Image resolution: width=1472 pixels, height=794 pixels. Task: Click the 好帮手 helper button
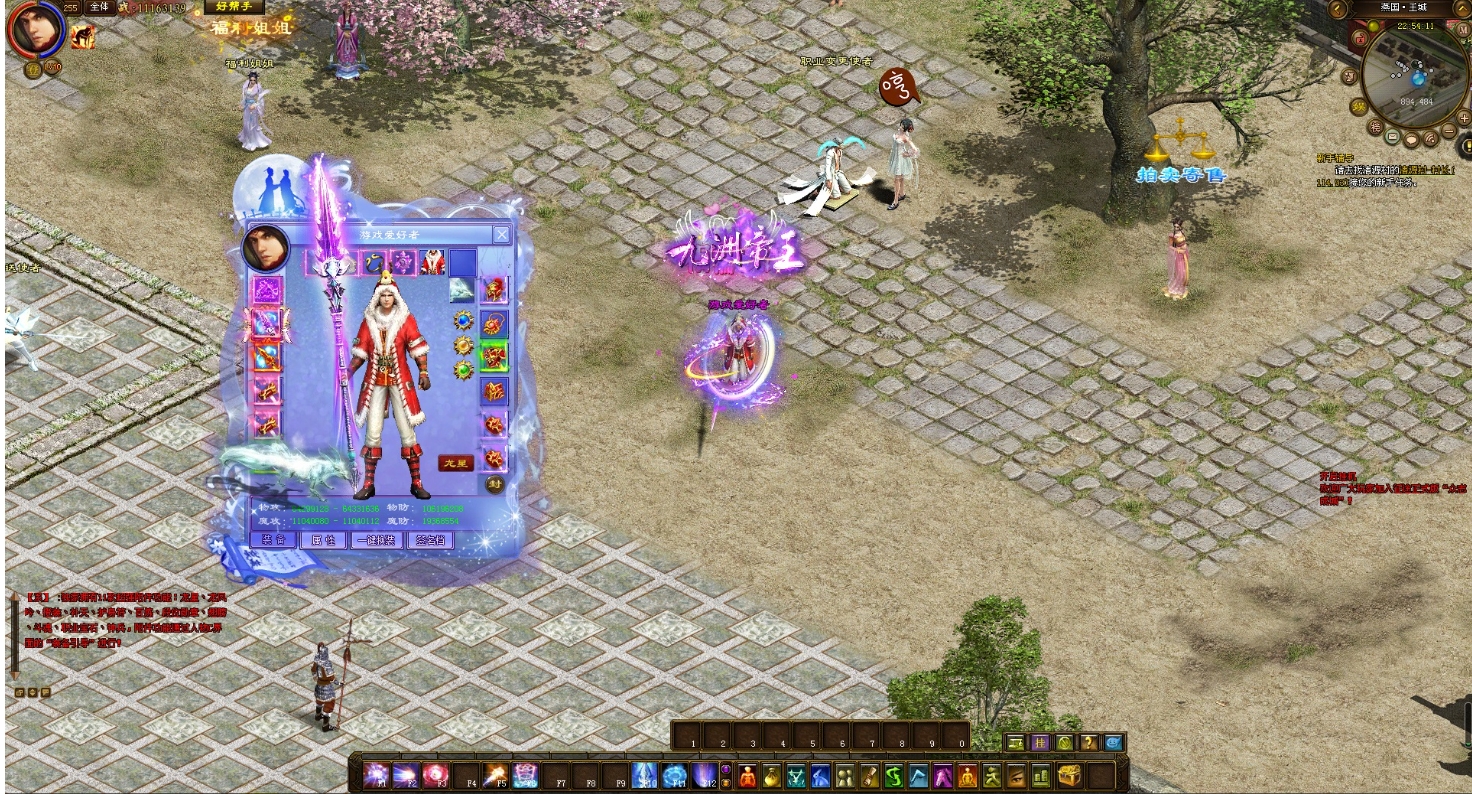[x=234, y=7]
